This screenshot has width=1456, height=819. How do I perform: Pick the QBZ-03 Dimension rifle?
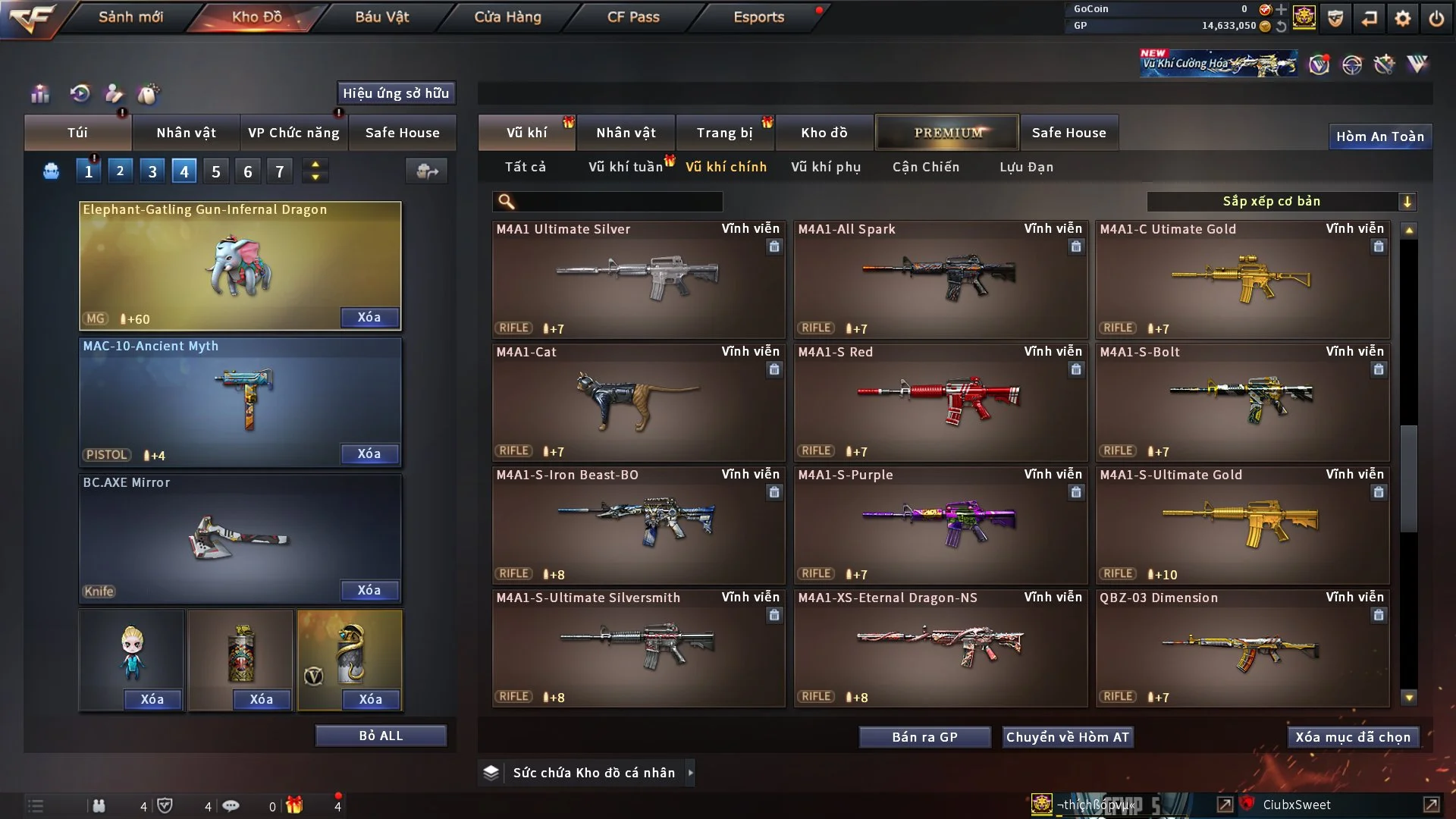point(1242,648)
